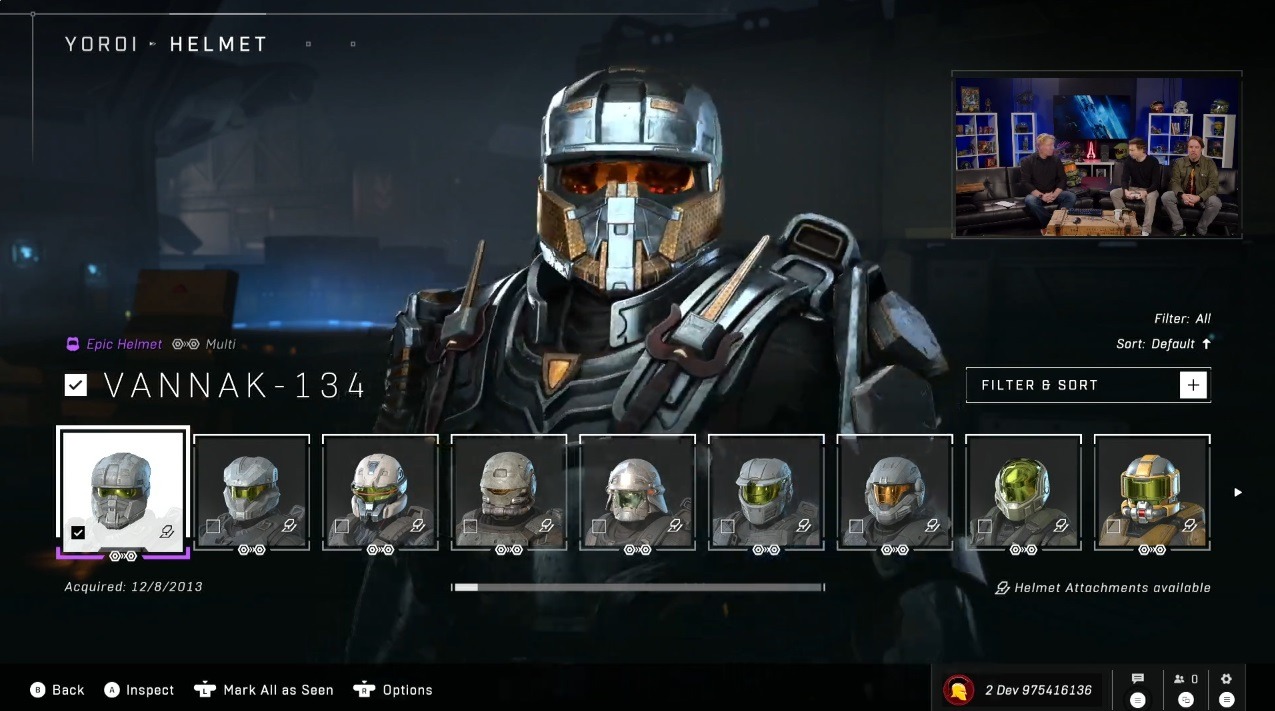
Task: Click the helmet list horizontal scrollbar
Action: 638,588
